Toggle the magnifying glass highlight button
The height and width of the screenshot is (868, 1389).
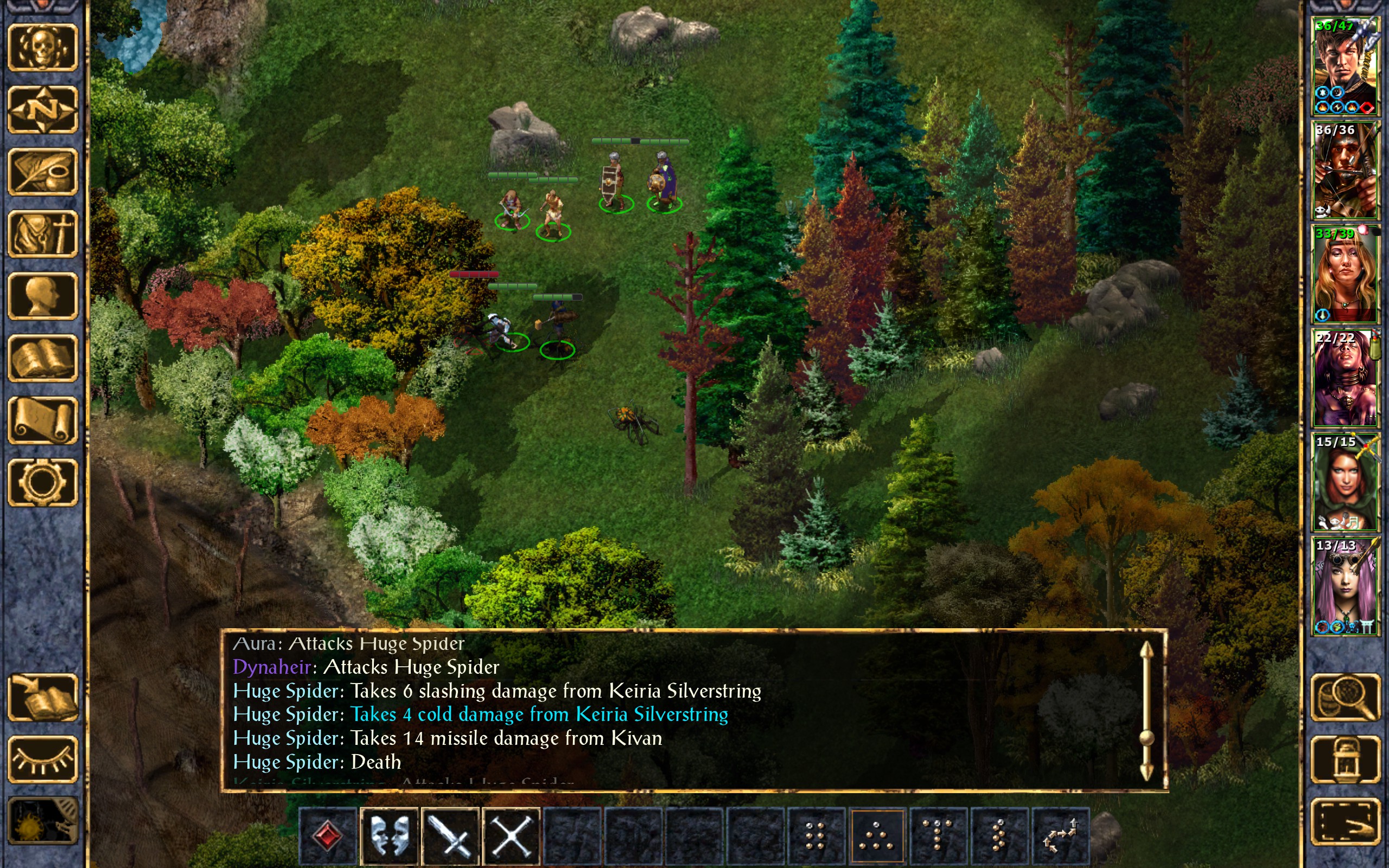coord(1345,698)
